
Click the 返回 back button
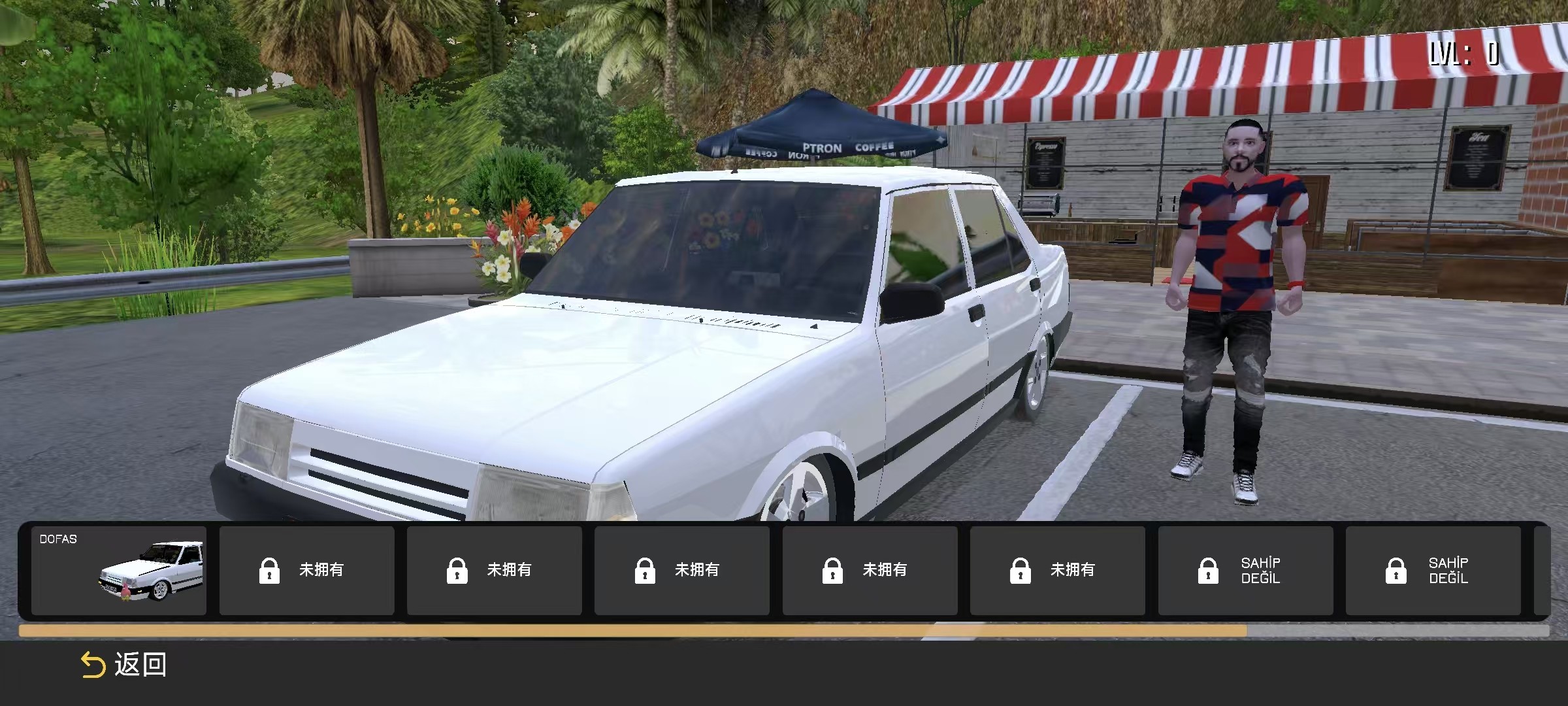pyautogui.click(x=123, y=665)
